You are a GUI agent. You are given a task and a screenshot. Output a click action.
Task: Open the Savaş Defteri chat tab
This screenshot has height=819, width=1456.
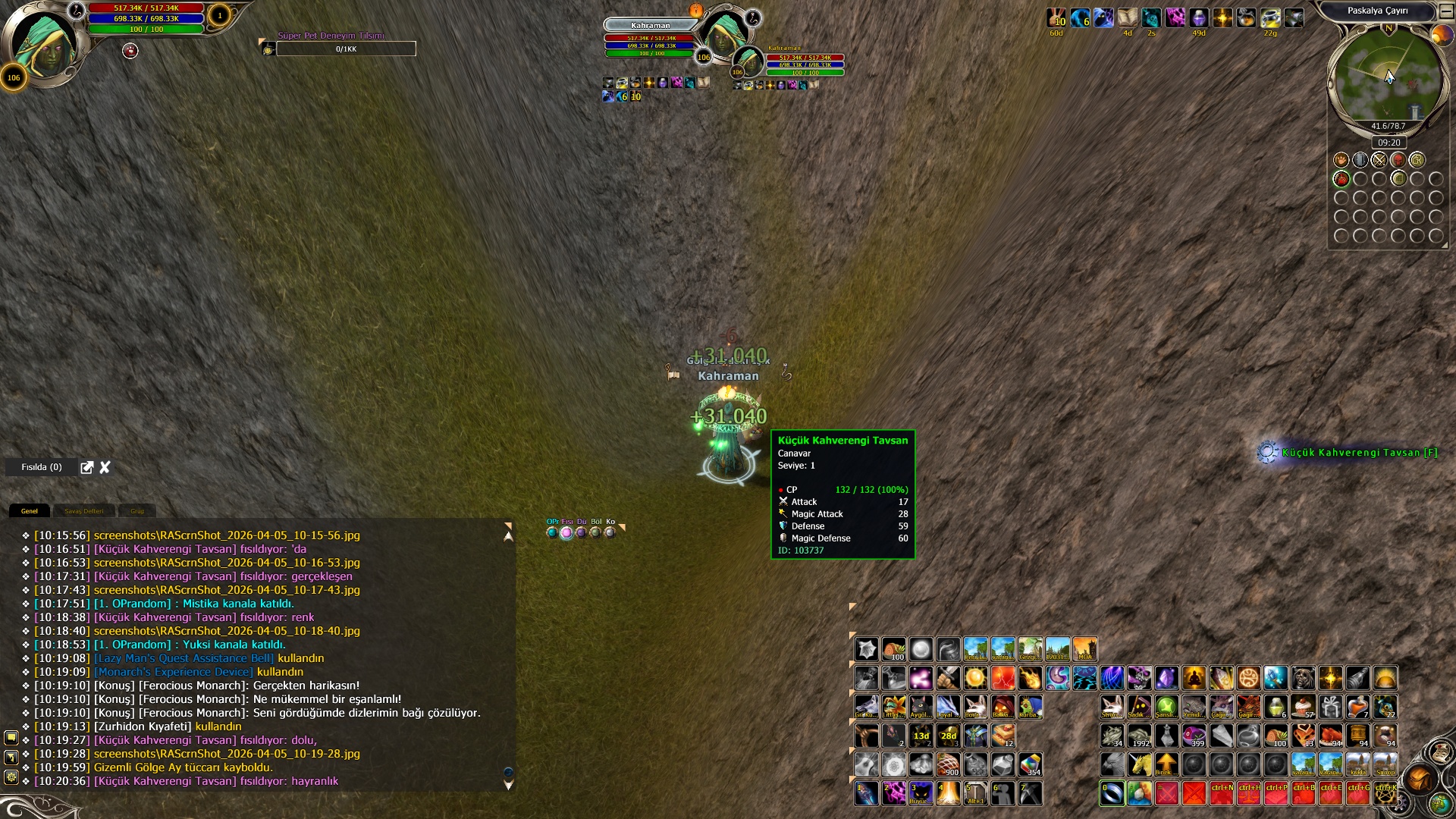coord(84,511)
